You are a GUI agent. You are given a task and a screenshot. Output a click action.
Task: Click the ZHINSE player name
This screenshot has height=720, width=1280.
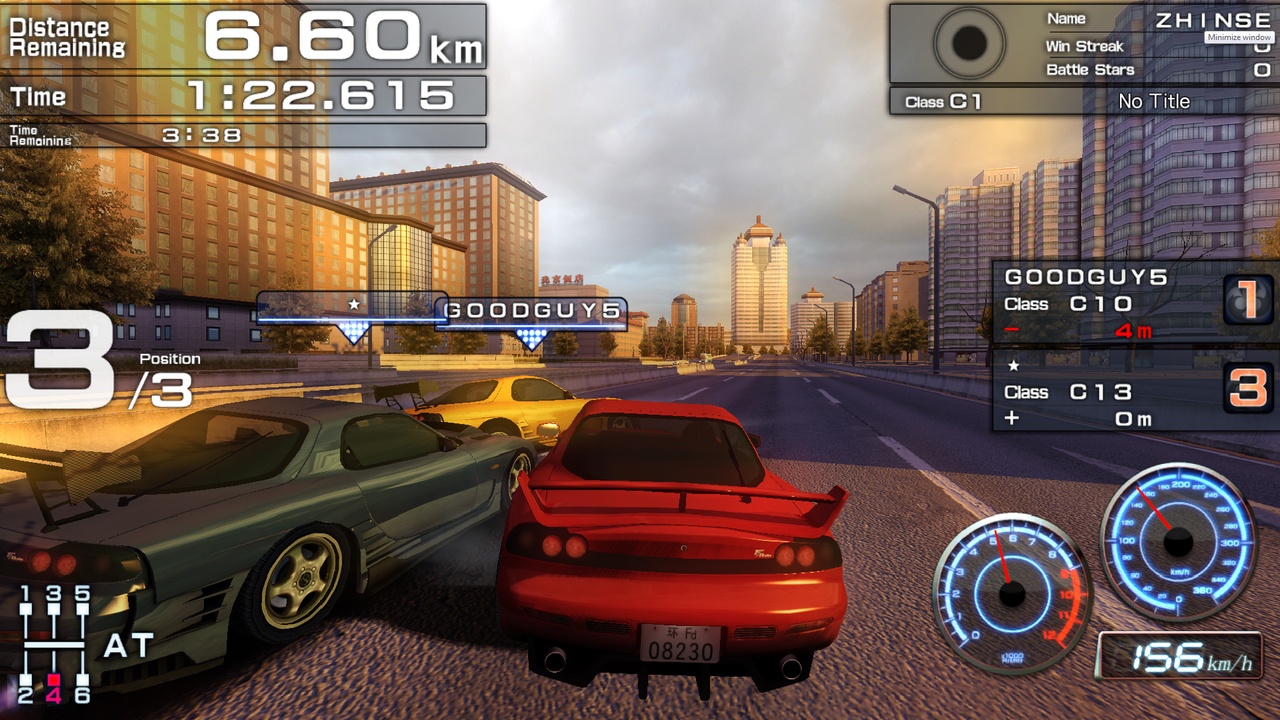[x=1215, y=18]
